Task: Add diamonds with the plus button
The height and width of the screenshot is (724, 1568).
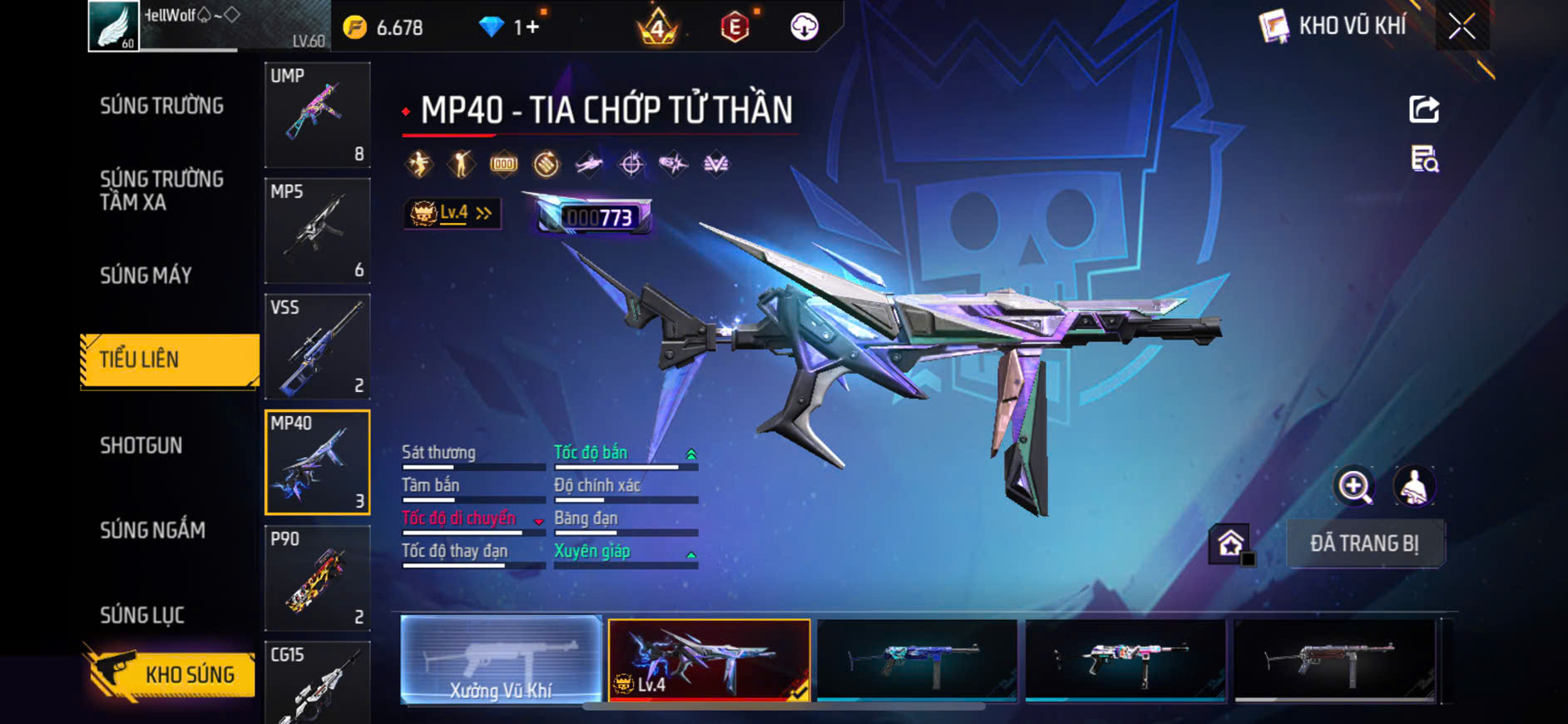Action: pyautogui.click(x=532, y=27)
